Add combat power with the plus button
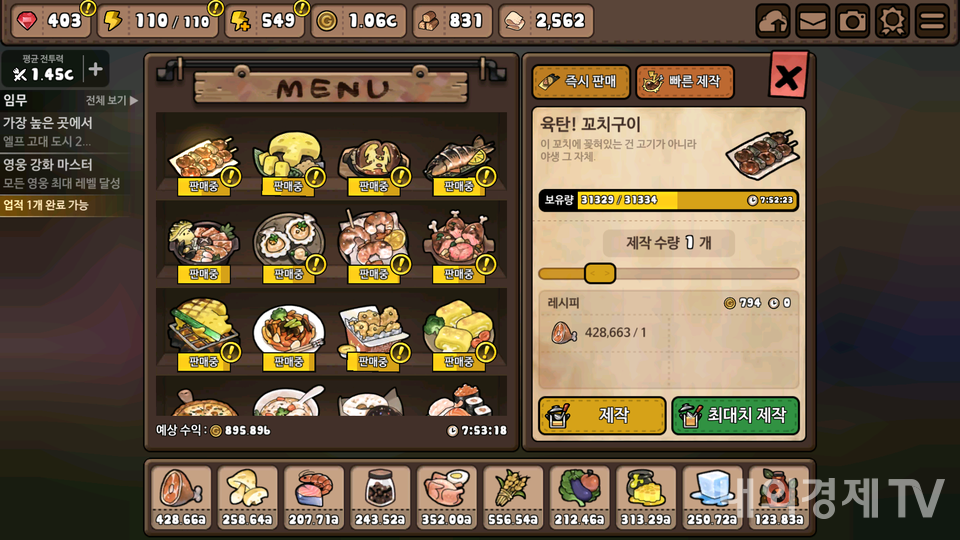 coord(95,69)
